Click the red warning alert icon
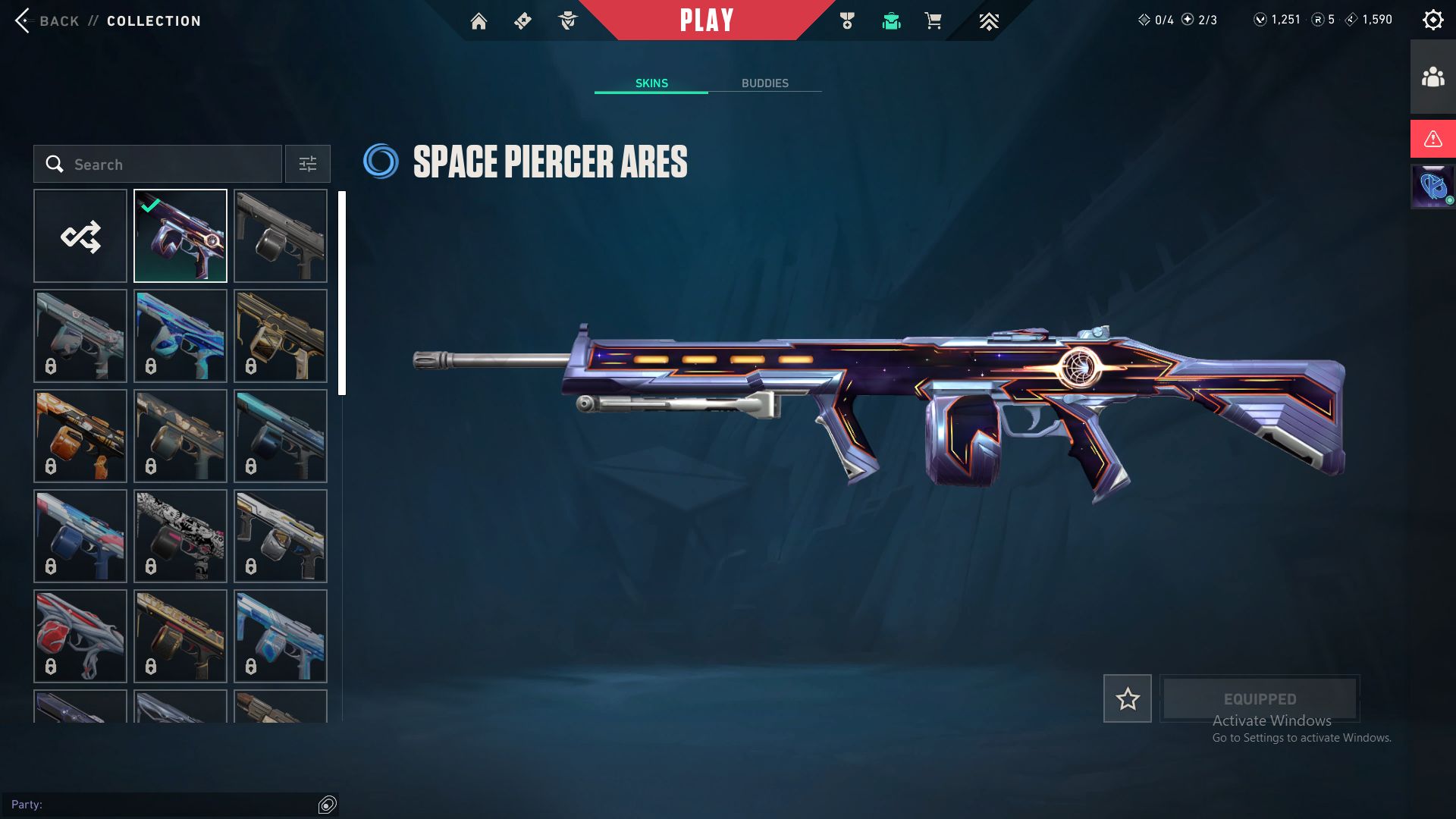Screen dimensions: 1456x819 [1432, 139]
